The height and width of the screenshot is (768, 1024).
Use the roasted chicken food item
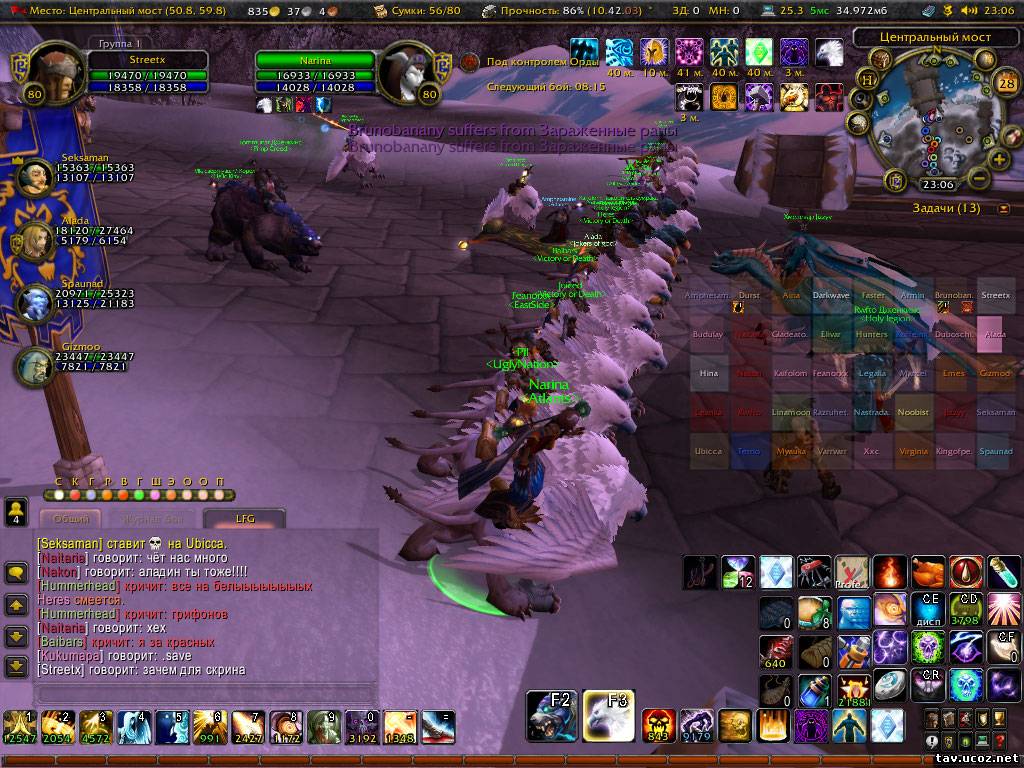pyautogui.click(x=928, y=573)
